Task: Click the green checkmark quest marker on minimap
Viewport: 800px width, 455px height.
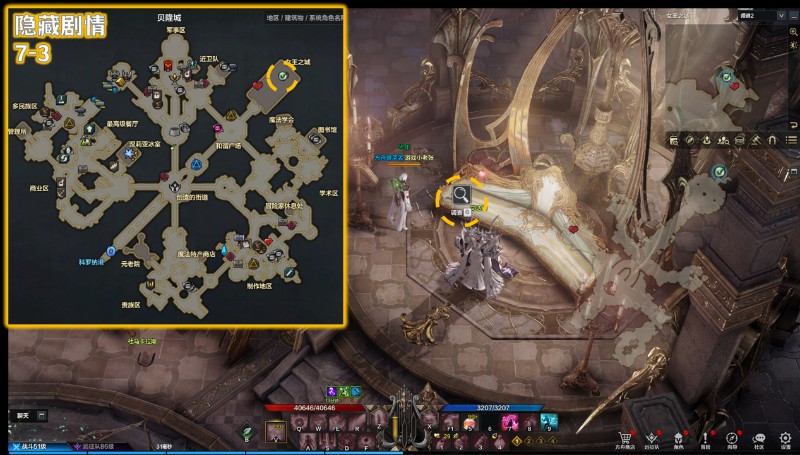Action: 728,75
